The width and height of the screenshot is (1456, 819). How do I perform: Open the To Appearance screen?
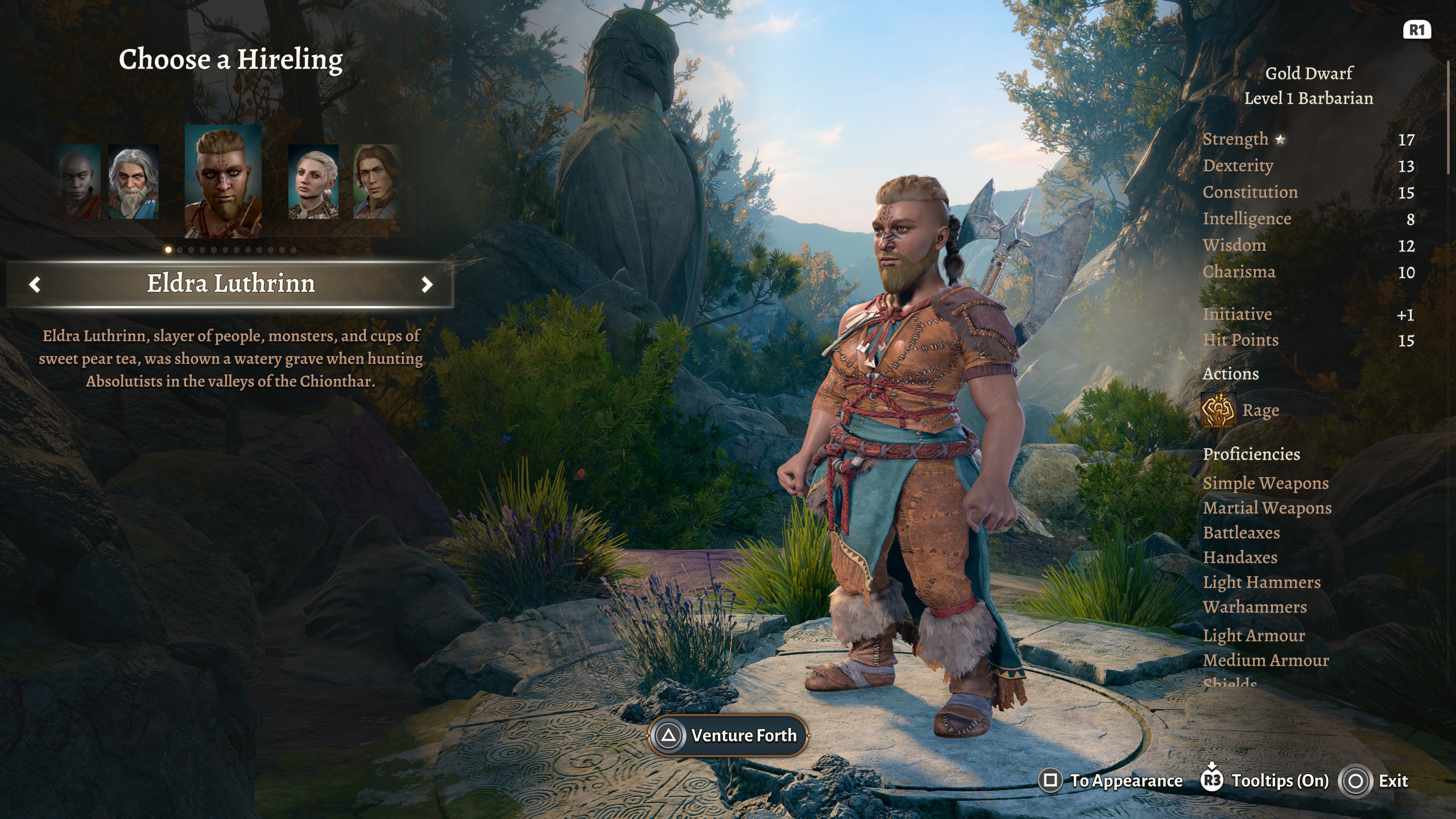[x=1111, y=781]
